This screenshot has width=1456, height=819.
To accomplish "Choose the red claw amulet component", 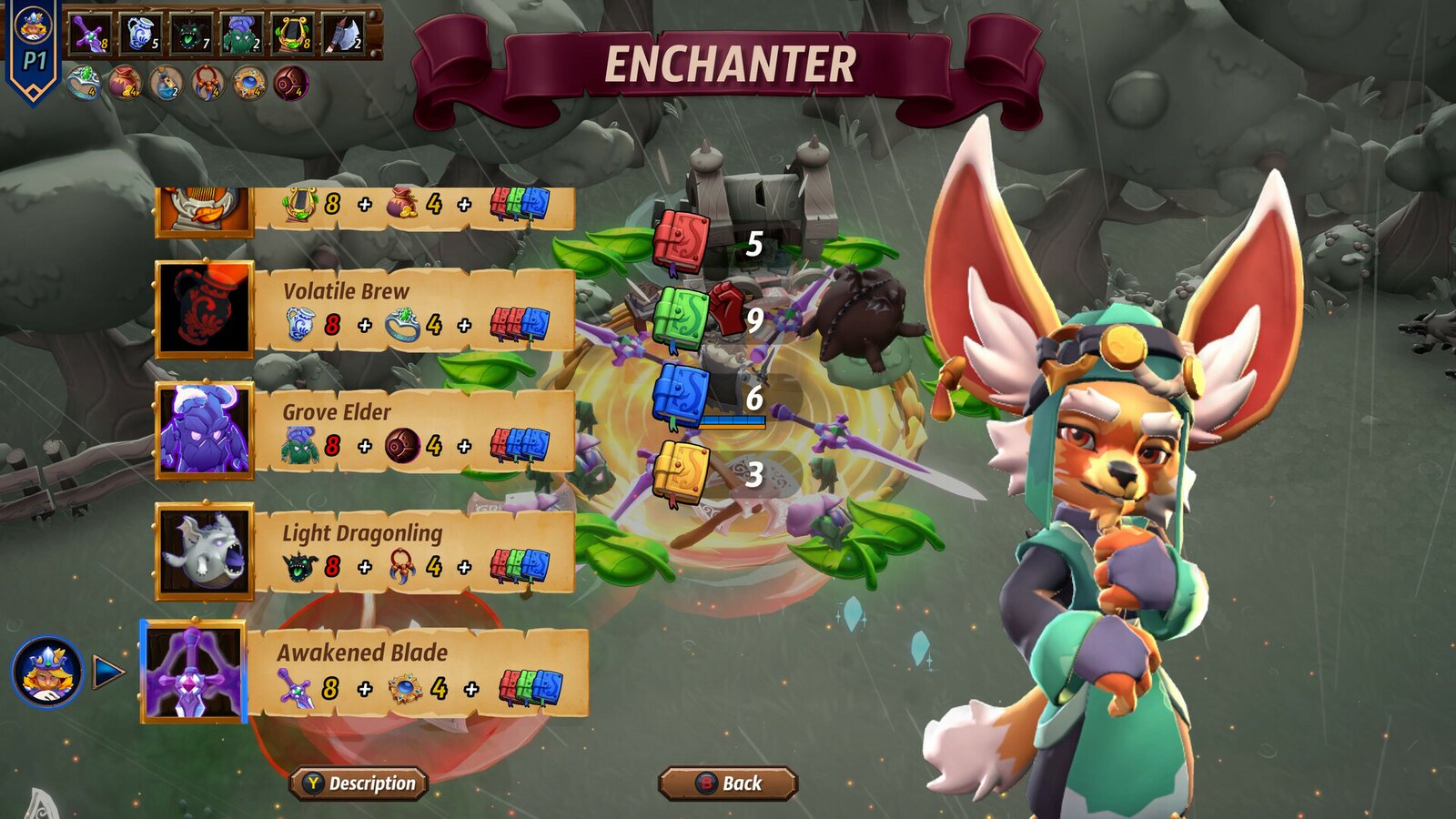I will pyautogui.click(x=208, y=84).
